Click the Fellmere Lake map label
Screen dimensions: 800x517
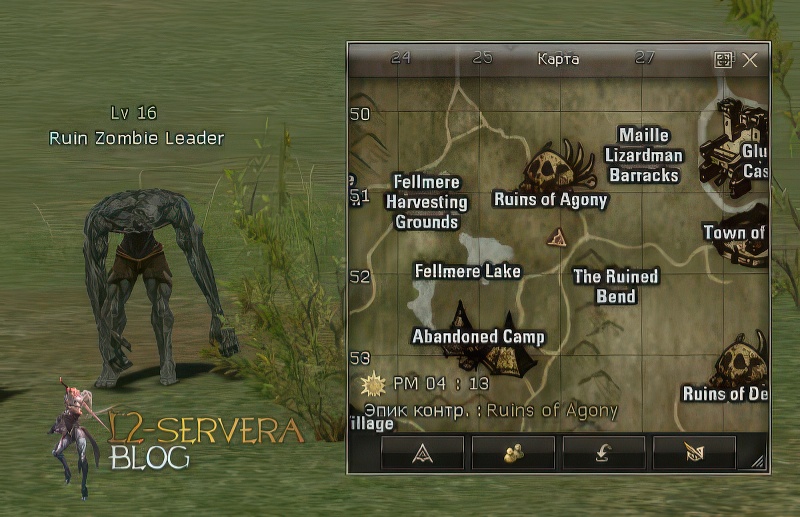pyautogui.click(x=468, y=271)
